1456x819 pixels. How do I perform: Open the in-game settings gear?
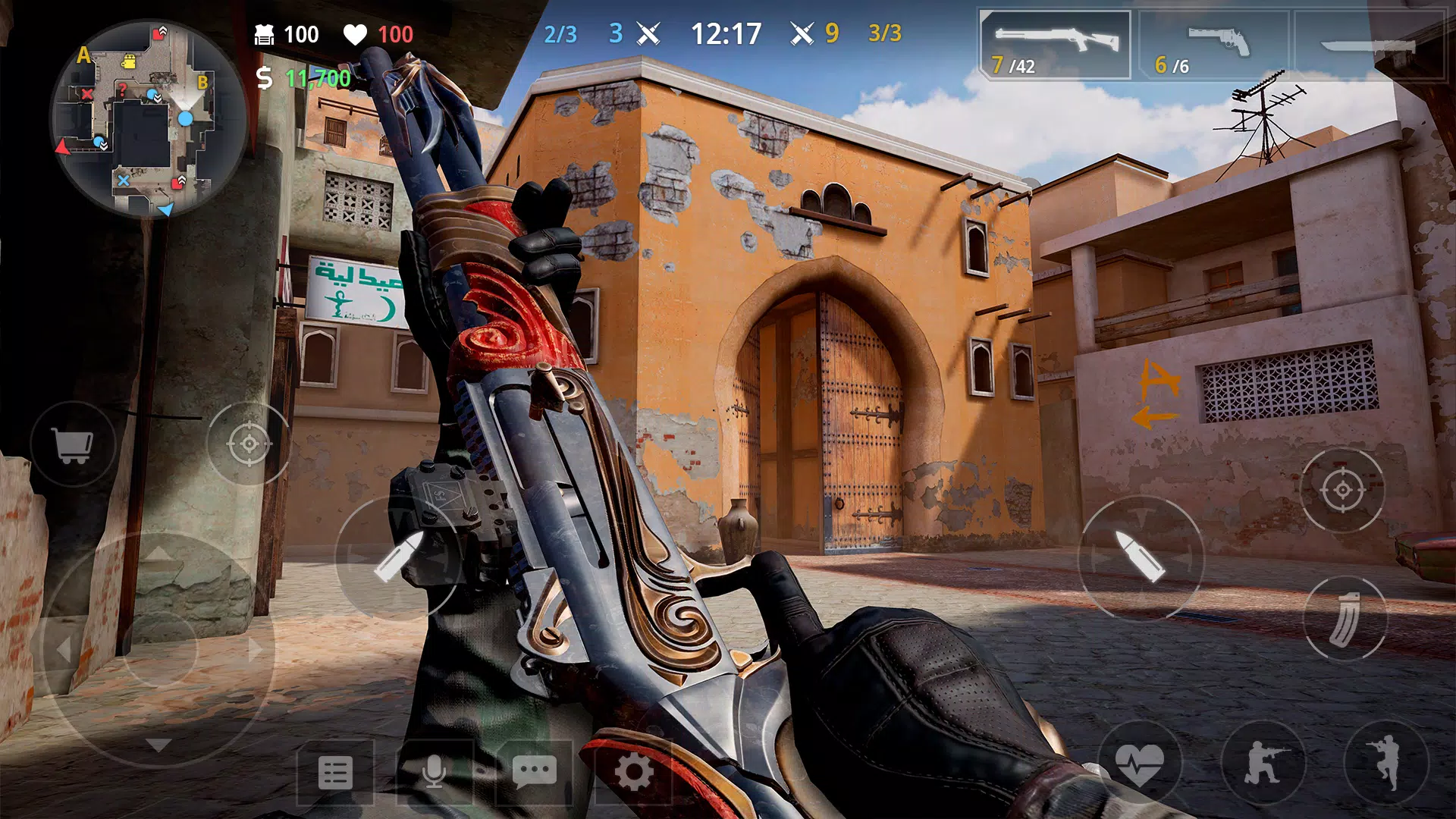(x=634, y=772)
